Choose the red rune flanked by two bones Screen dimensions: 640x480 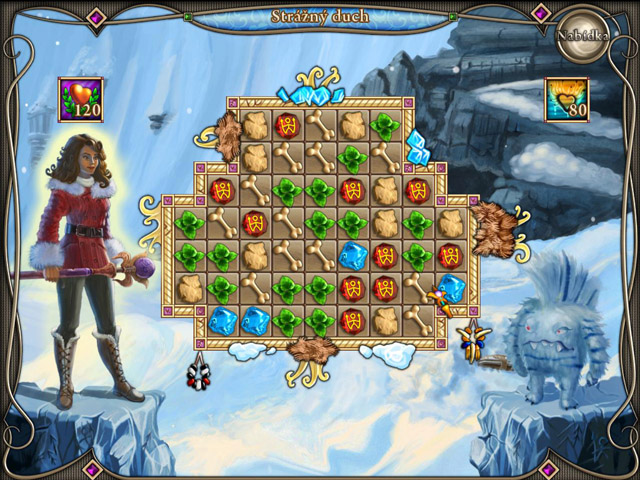(256, 223)
